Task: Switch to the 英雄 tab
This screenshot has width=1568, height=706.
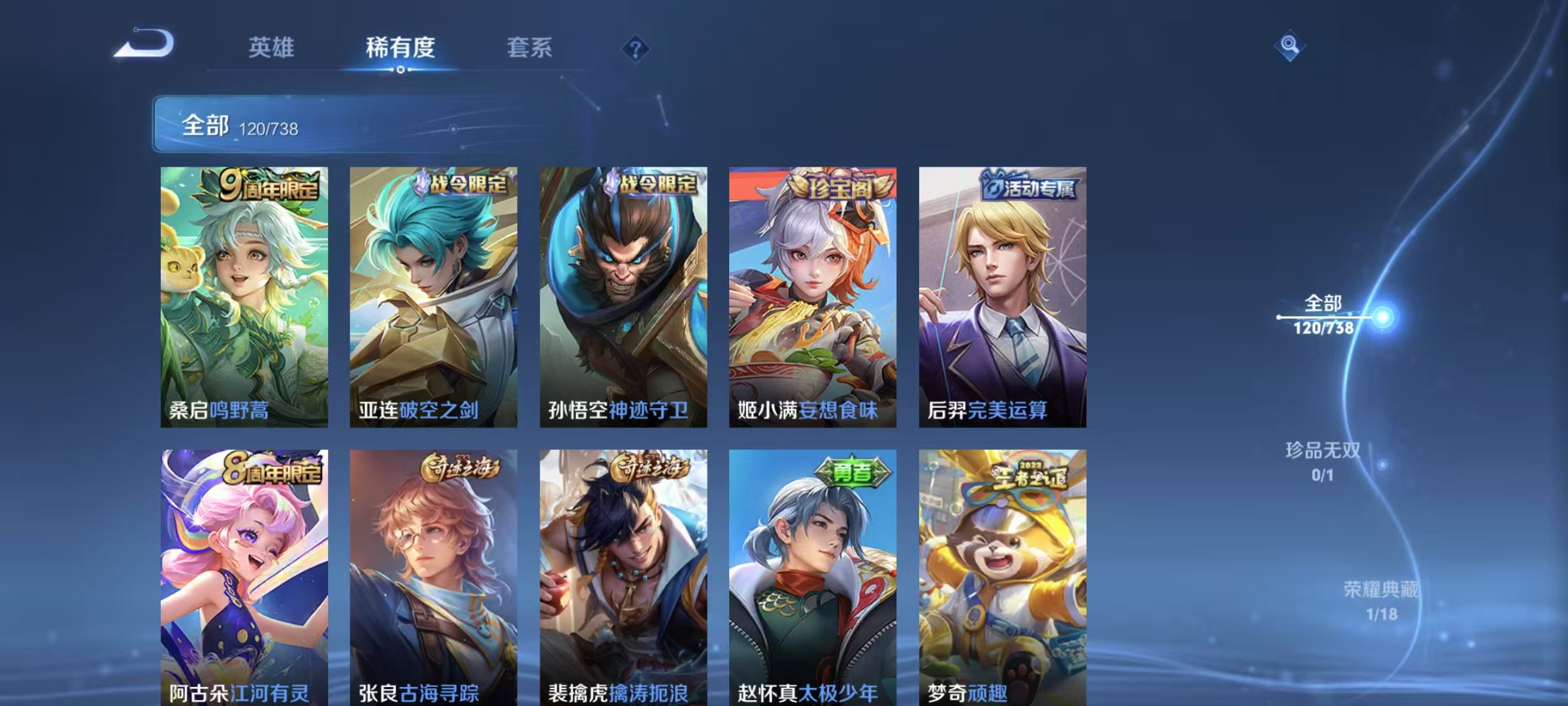Action: 271,47
